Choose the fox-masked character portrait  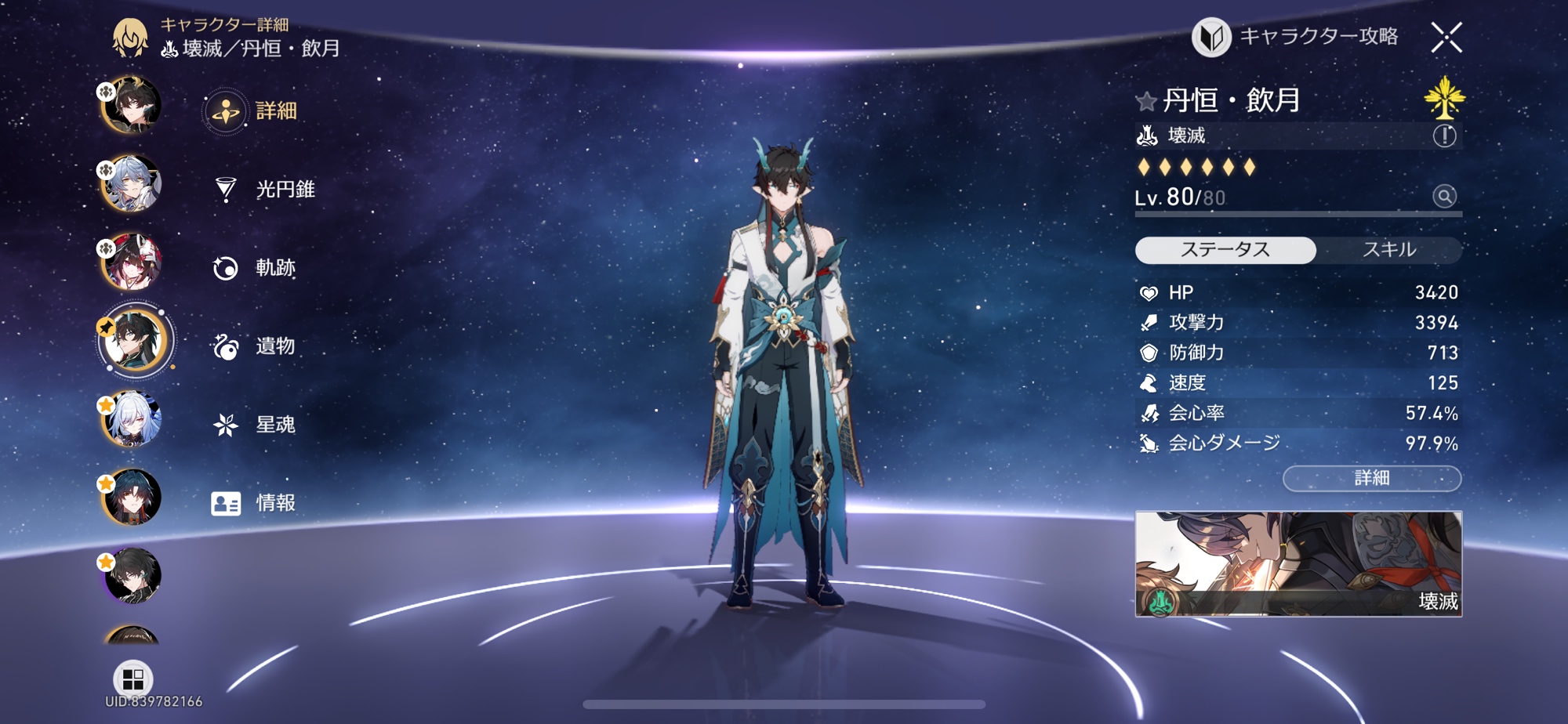pyautogui.click(x=132, y=262)
